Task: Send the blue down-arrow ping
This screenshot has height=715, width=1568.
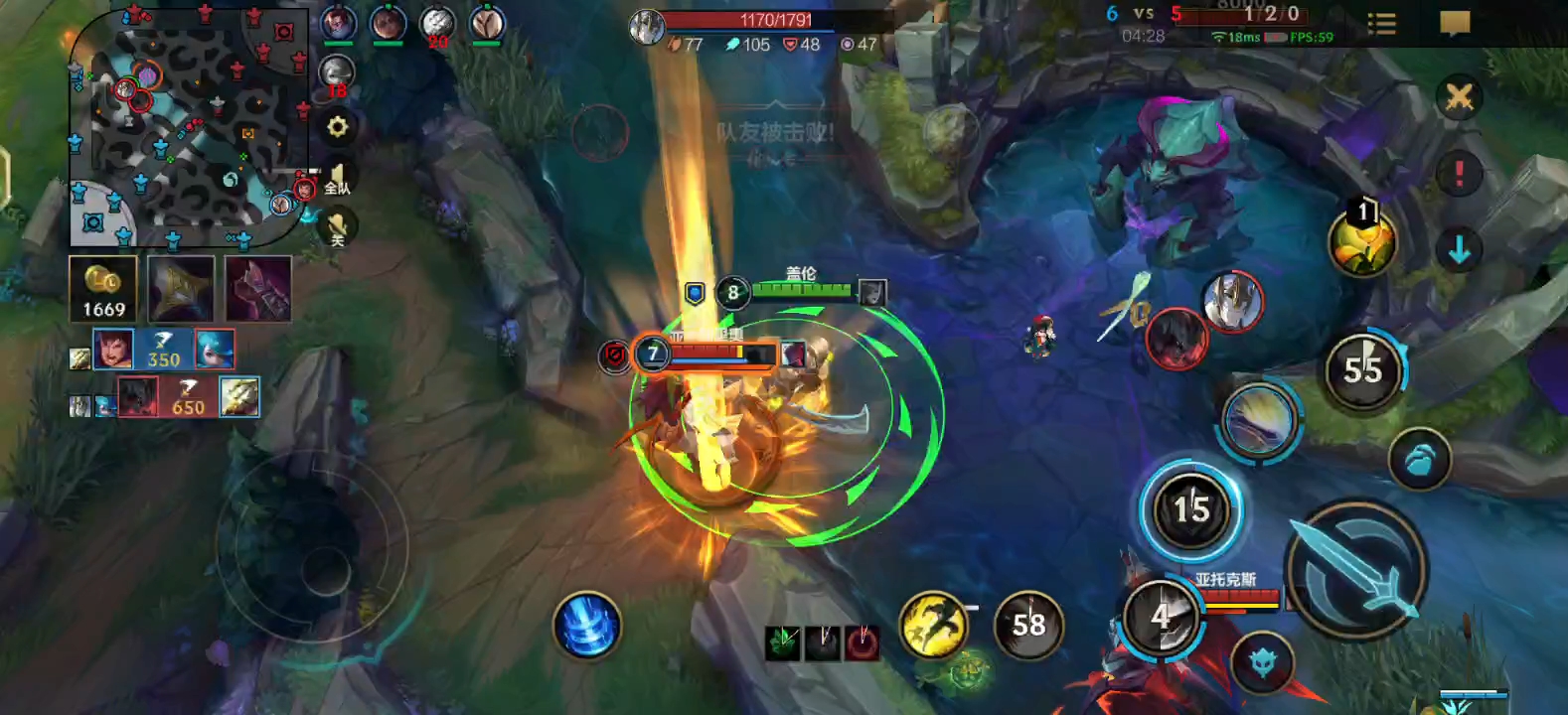Action: click(x=1459, y=250)
